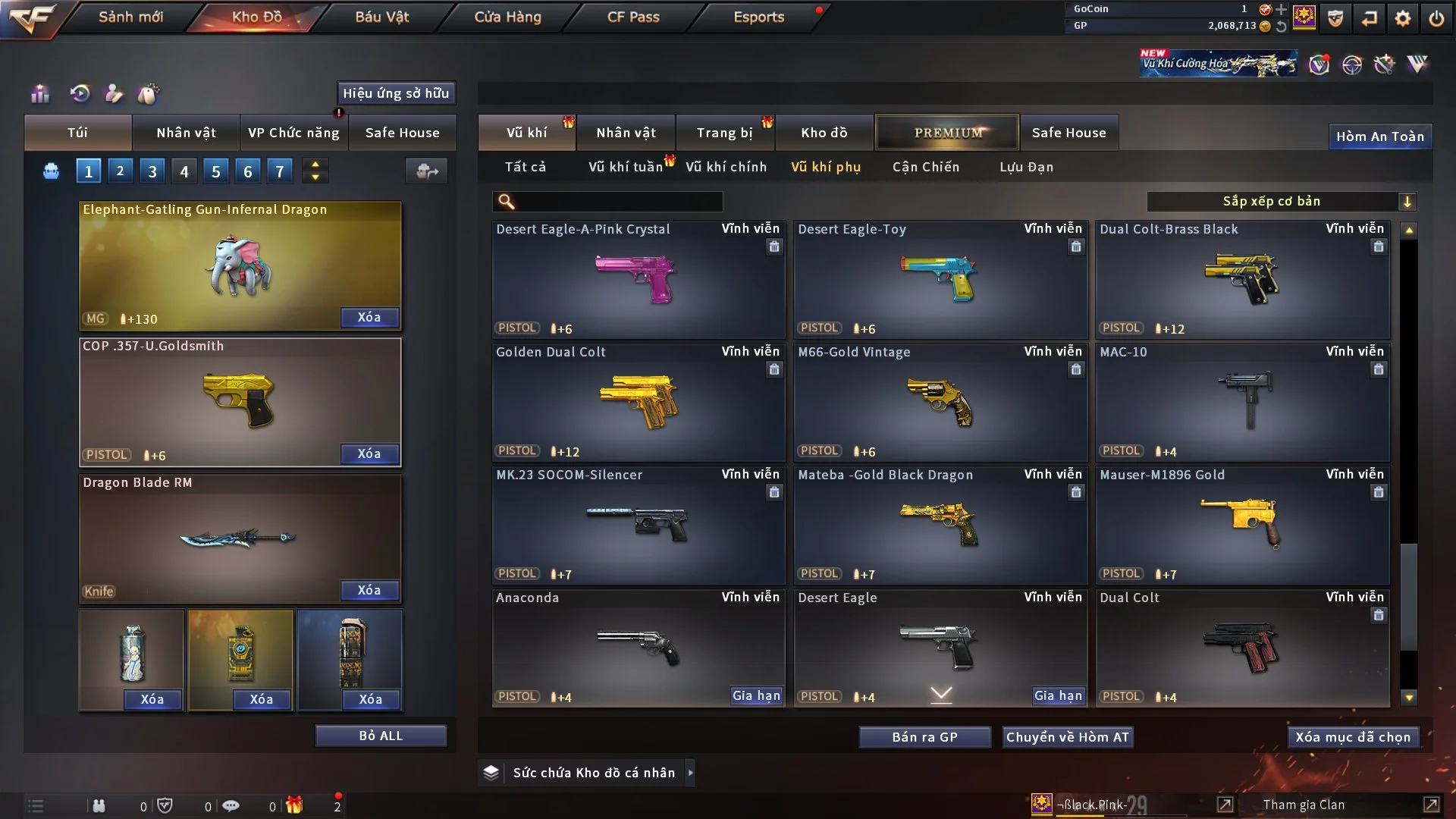Switch to bag preset number 3
The width and height of the screenshot is (1456, 819).
point(152,171)
